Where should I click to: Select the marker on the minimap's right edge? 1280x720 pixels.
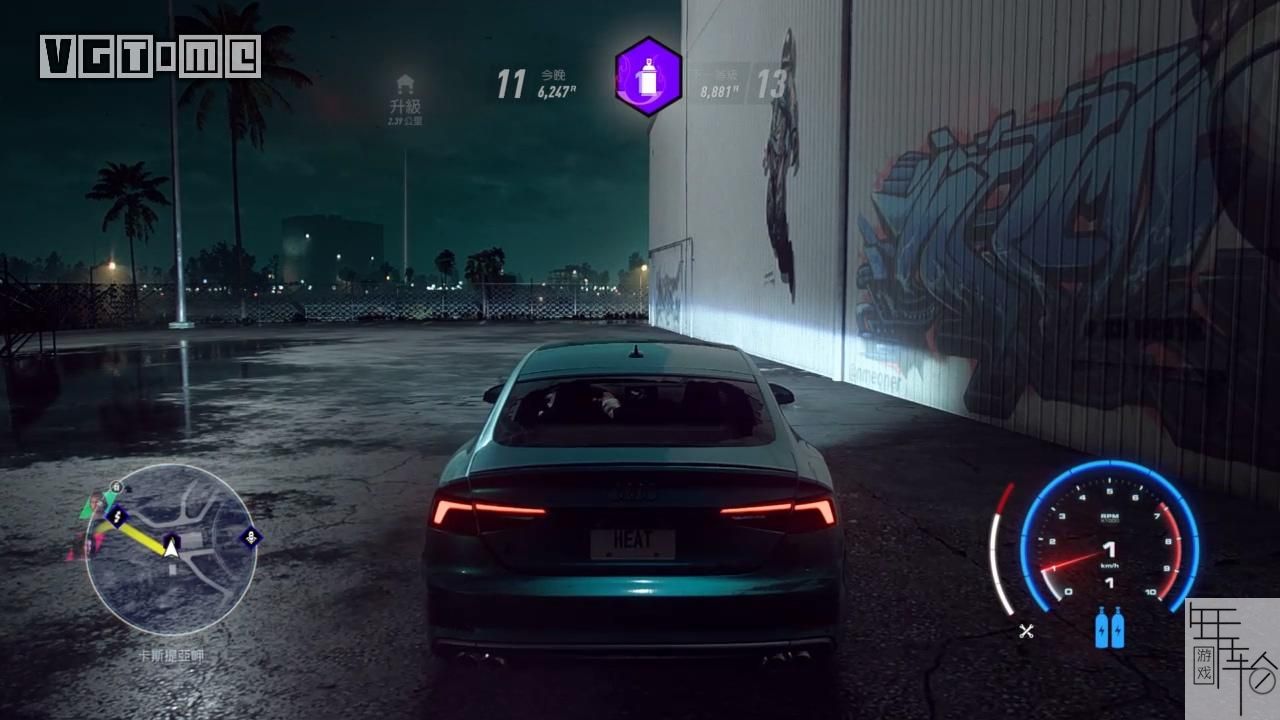pos(249,538)
